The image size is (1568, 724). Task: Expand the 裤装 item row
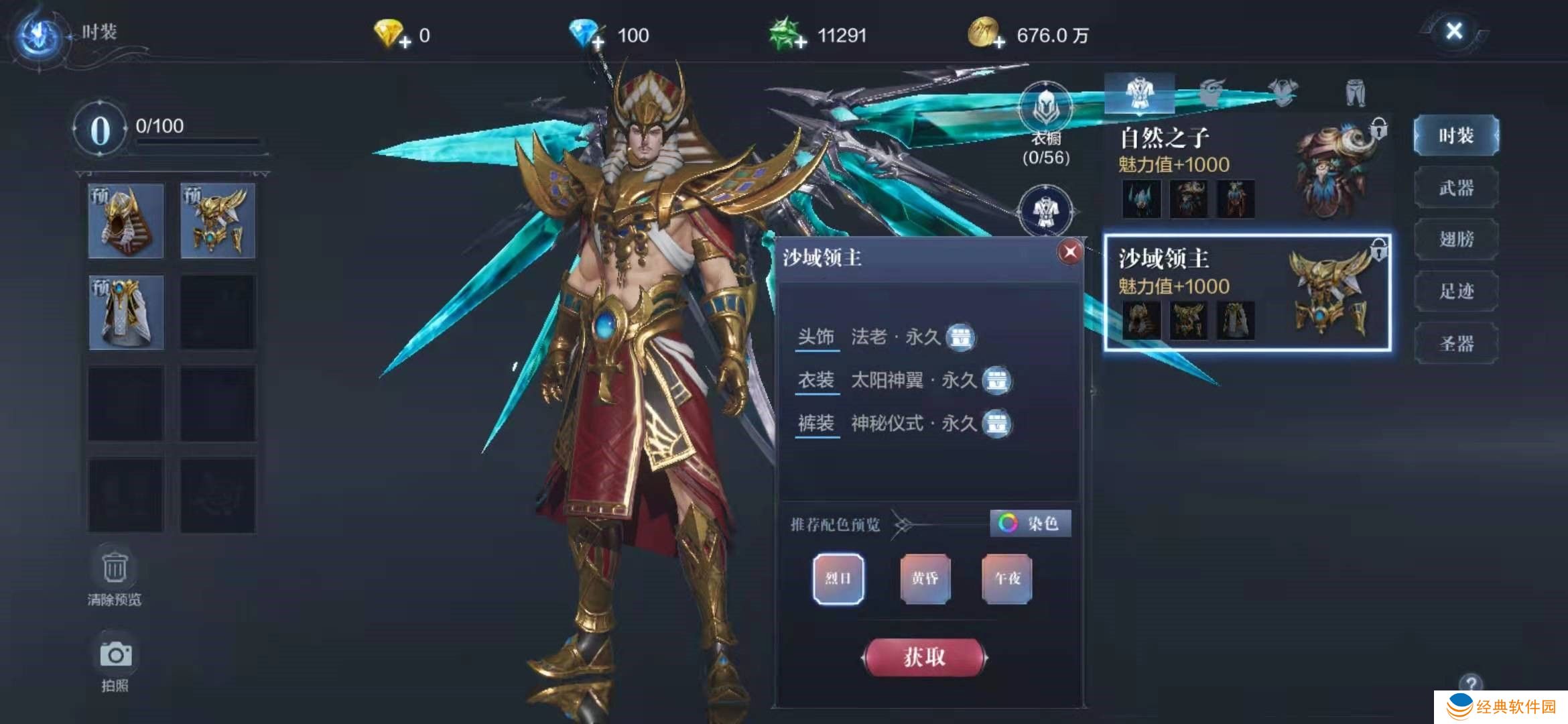pos(816,423)
